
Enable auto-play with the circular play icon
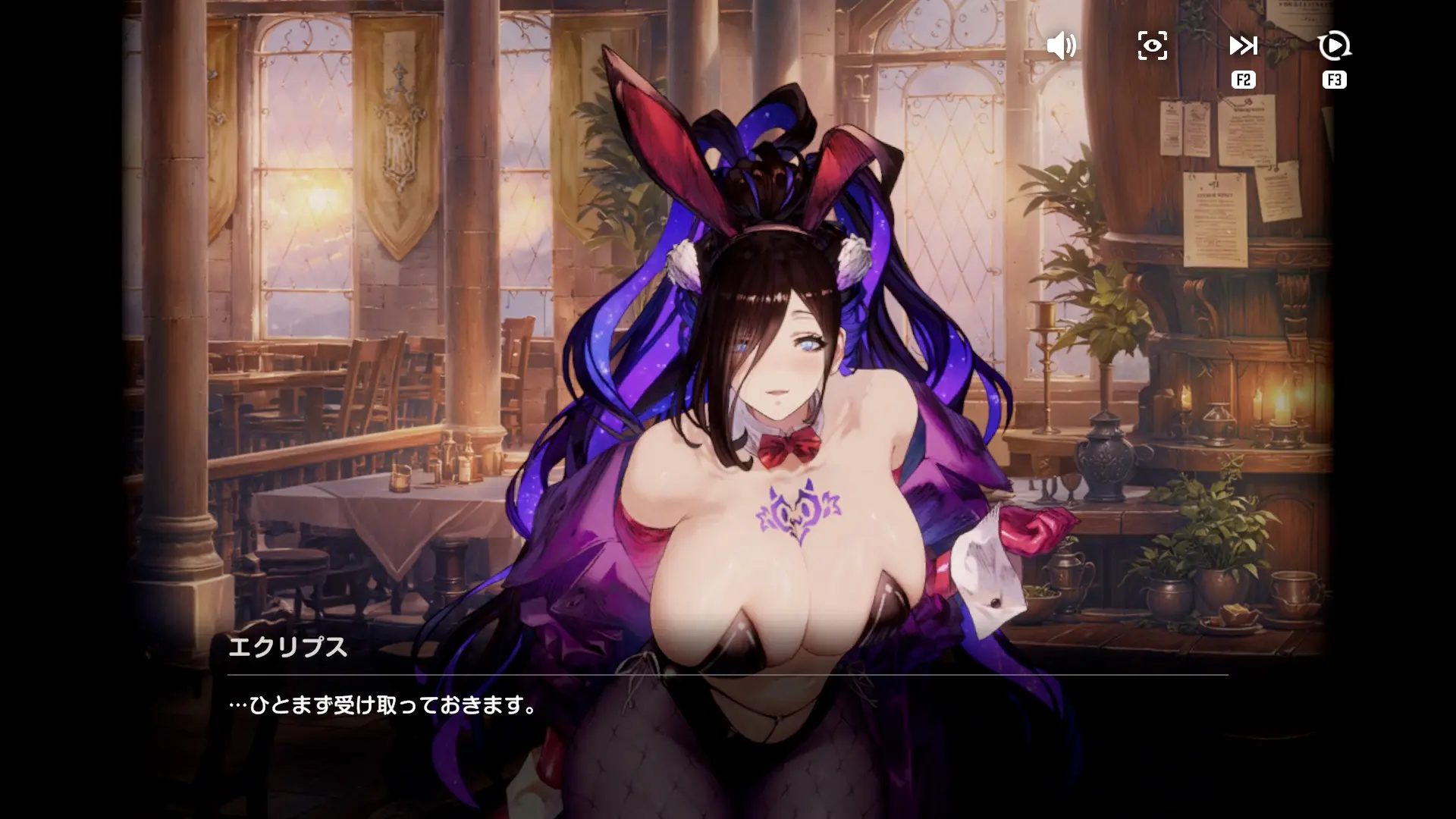pyautogui.click(x=1334, y=46)
